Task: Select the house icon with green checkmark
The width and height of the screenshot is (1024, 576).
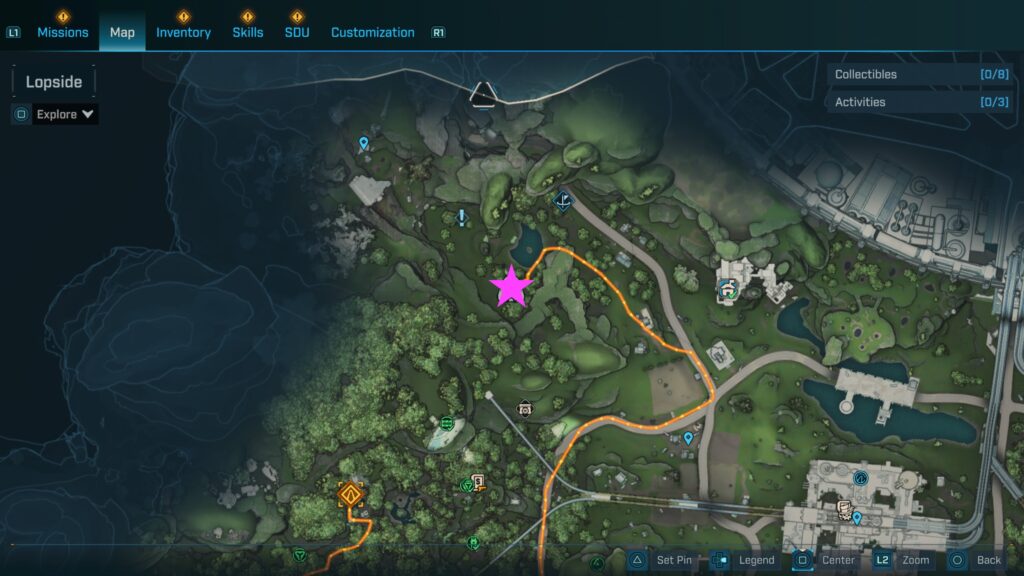Action: click(x=728, y=289)
